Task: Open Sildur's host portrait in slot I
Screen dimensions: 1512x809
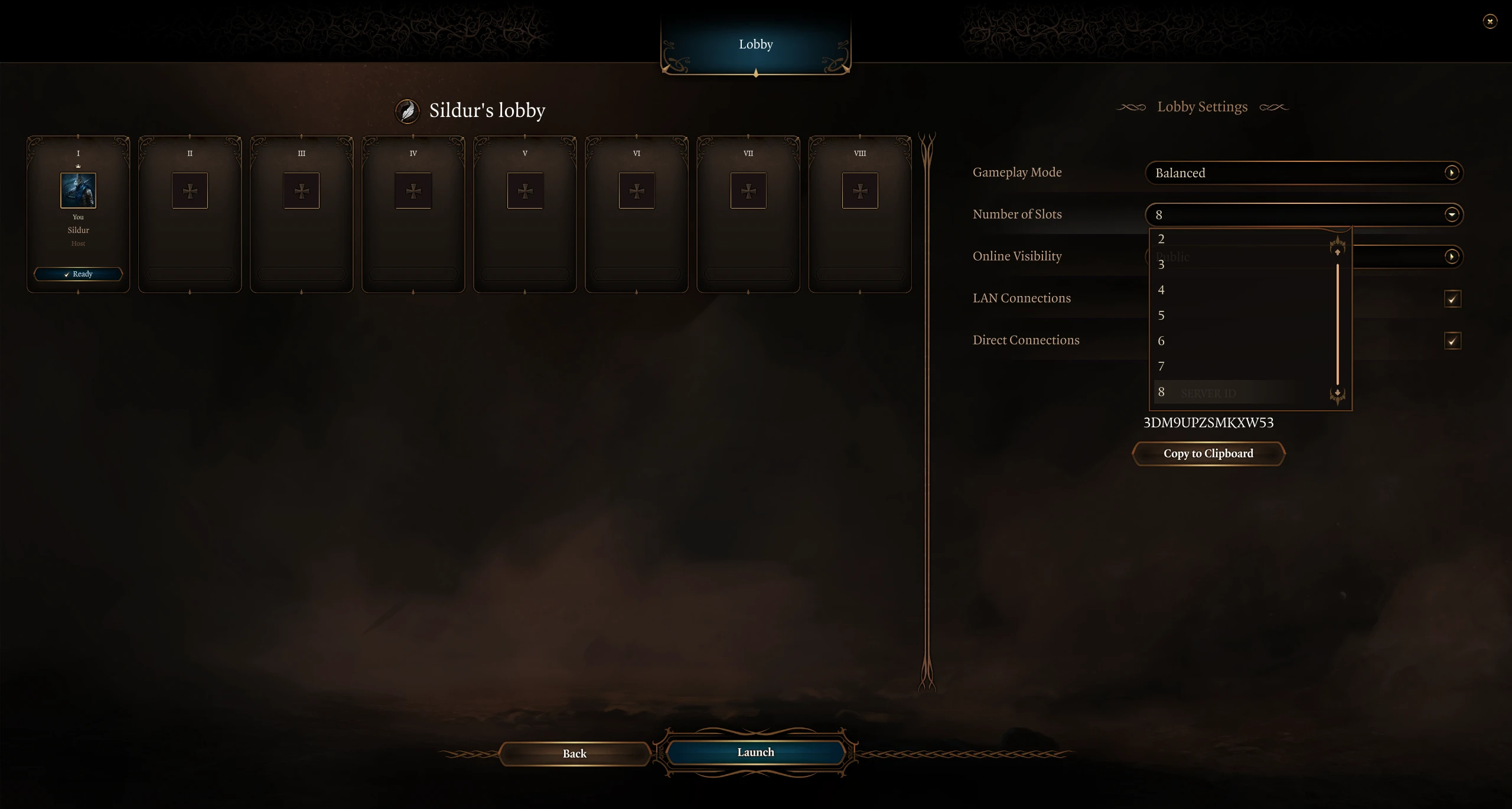Action: point(78,190)
